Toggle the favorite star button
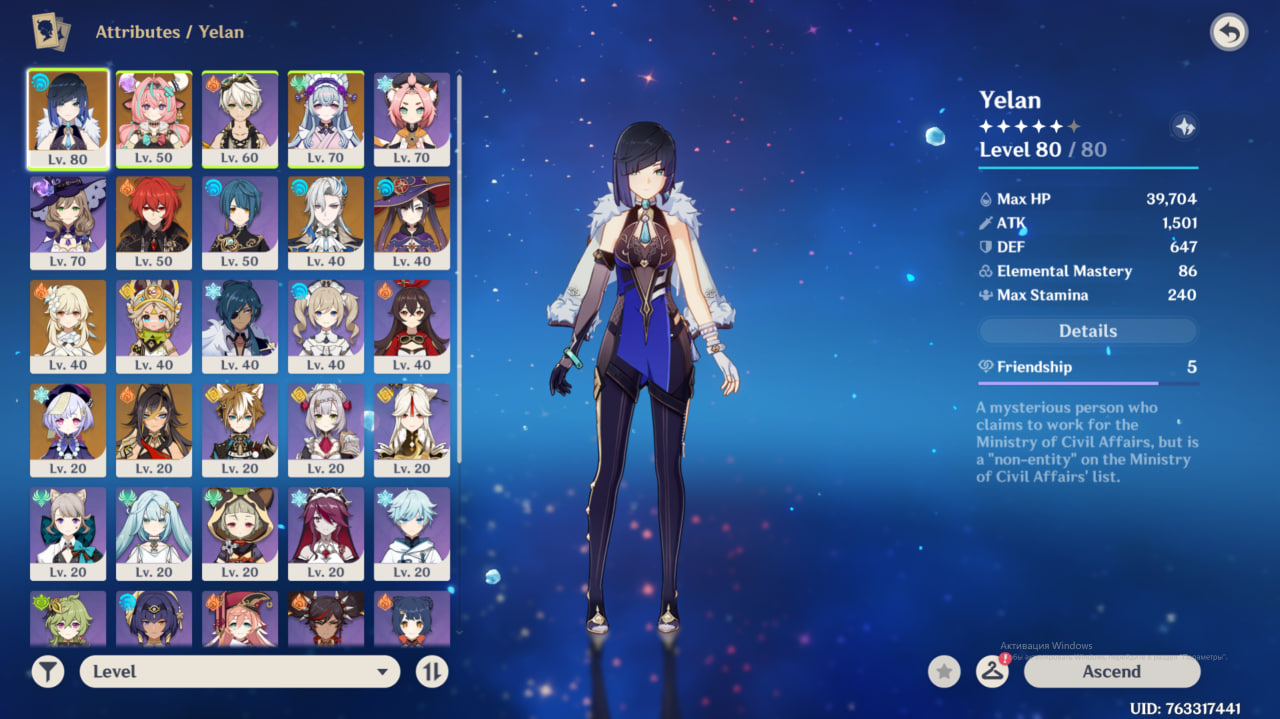This screenshot has height=719, width=1280. [944, 672]
